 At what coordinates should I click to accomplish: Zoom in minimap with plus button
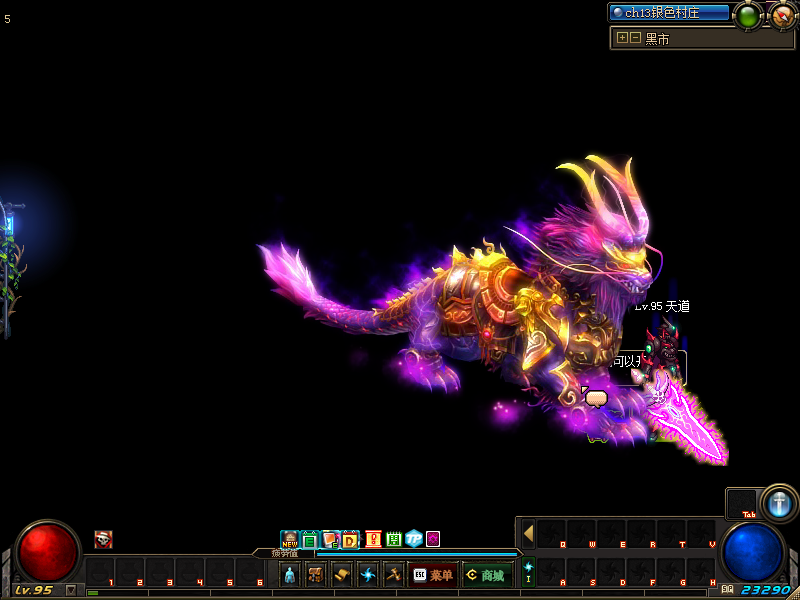click(622, 38)
